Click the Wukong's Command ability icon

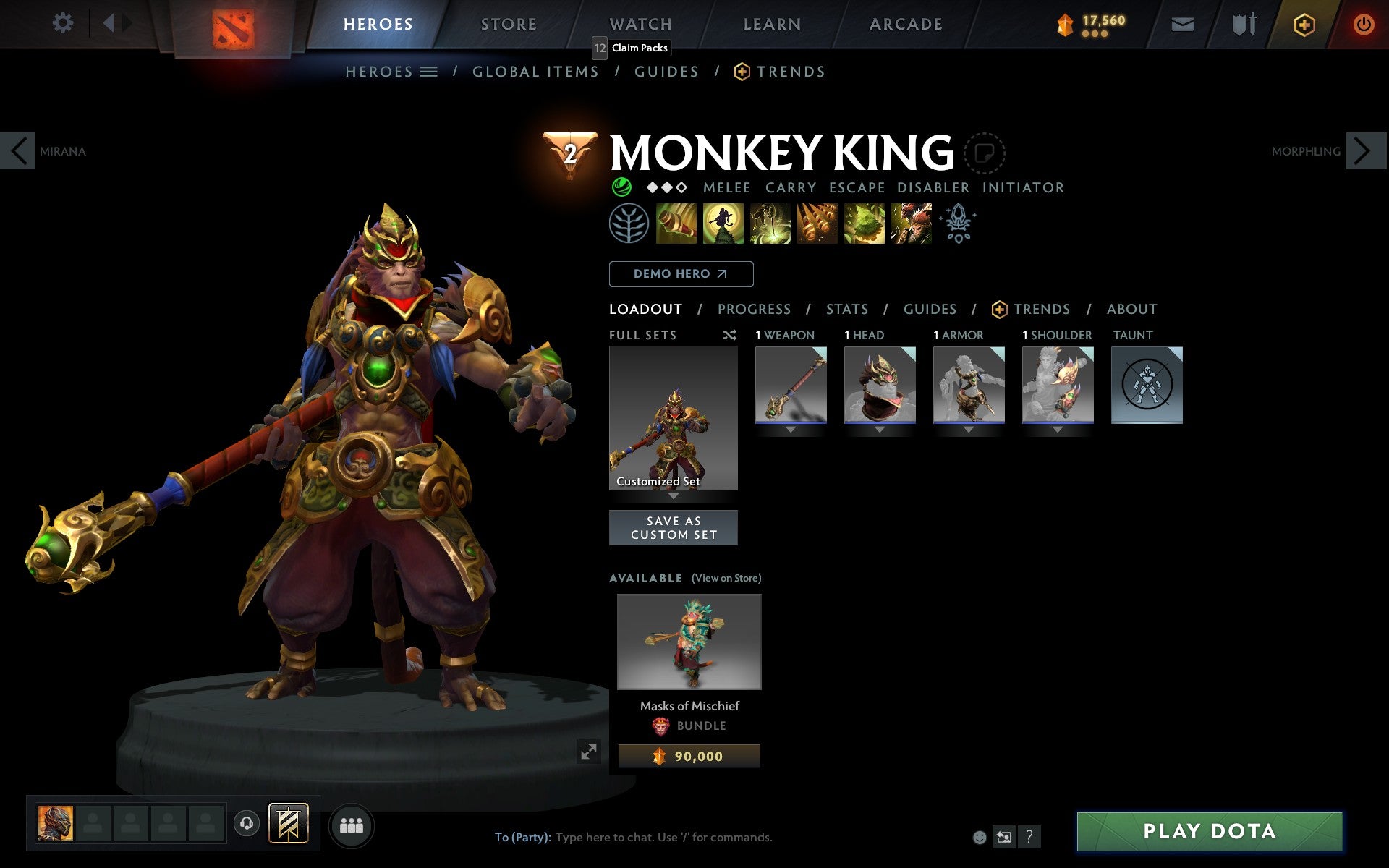click(911, 224)
